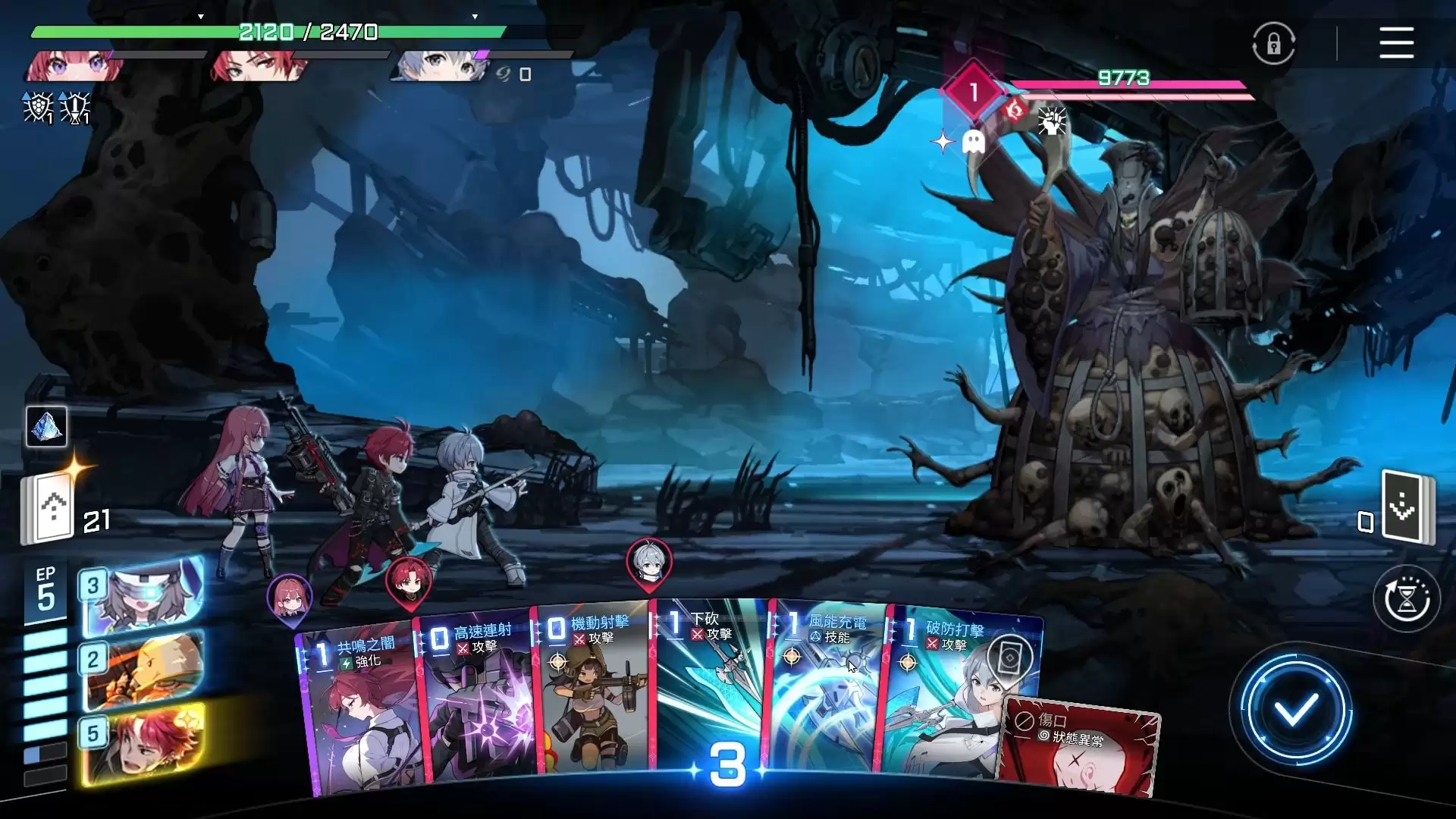Inspect the enemy's ghost status icon

(x=973, y=142)
